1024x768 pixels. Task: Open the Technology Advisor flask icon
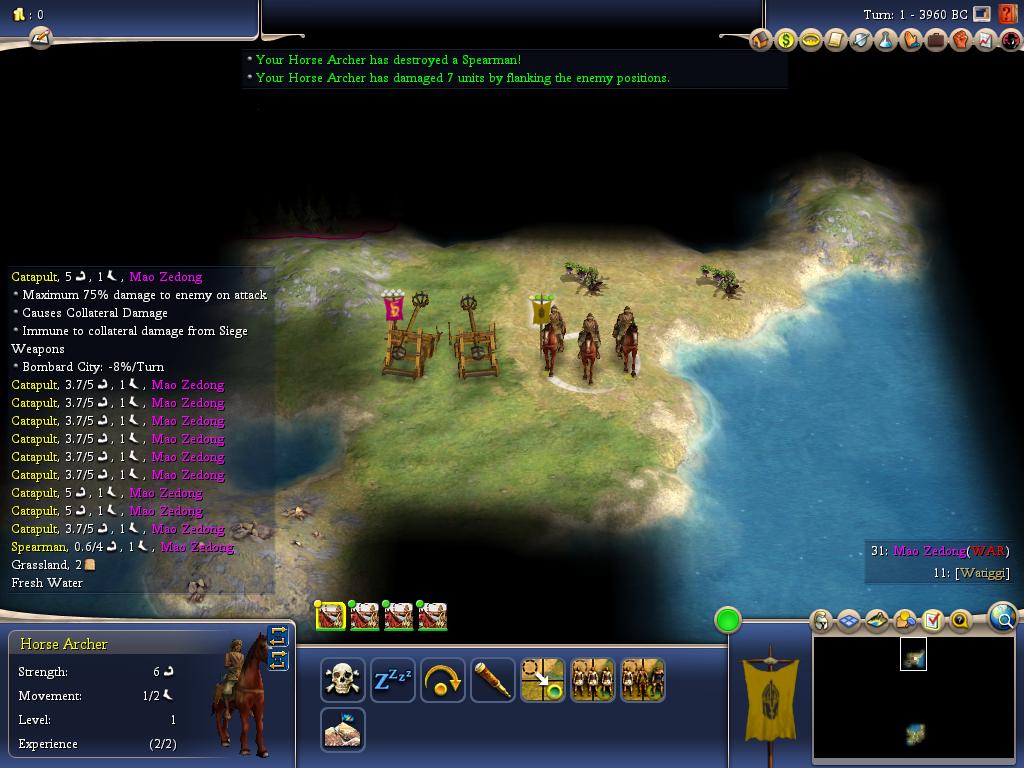click(885, 41)
